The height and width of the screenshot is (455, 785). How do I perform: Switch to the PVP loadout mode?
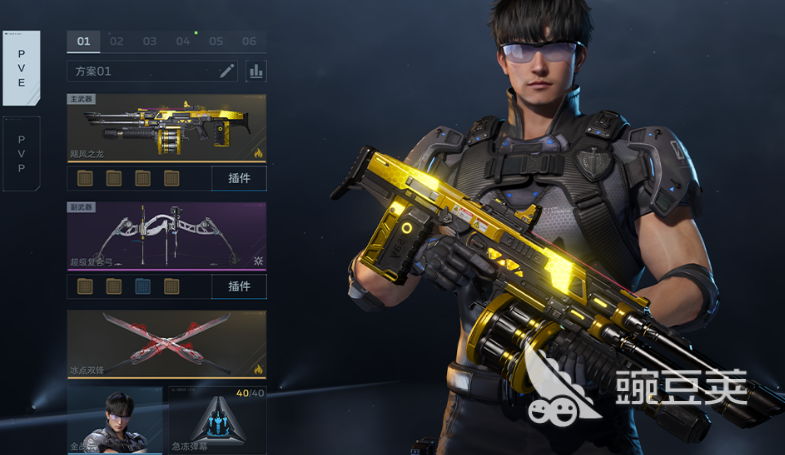click(x=21, y=154)
